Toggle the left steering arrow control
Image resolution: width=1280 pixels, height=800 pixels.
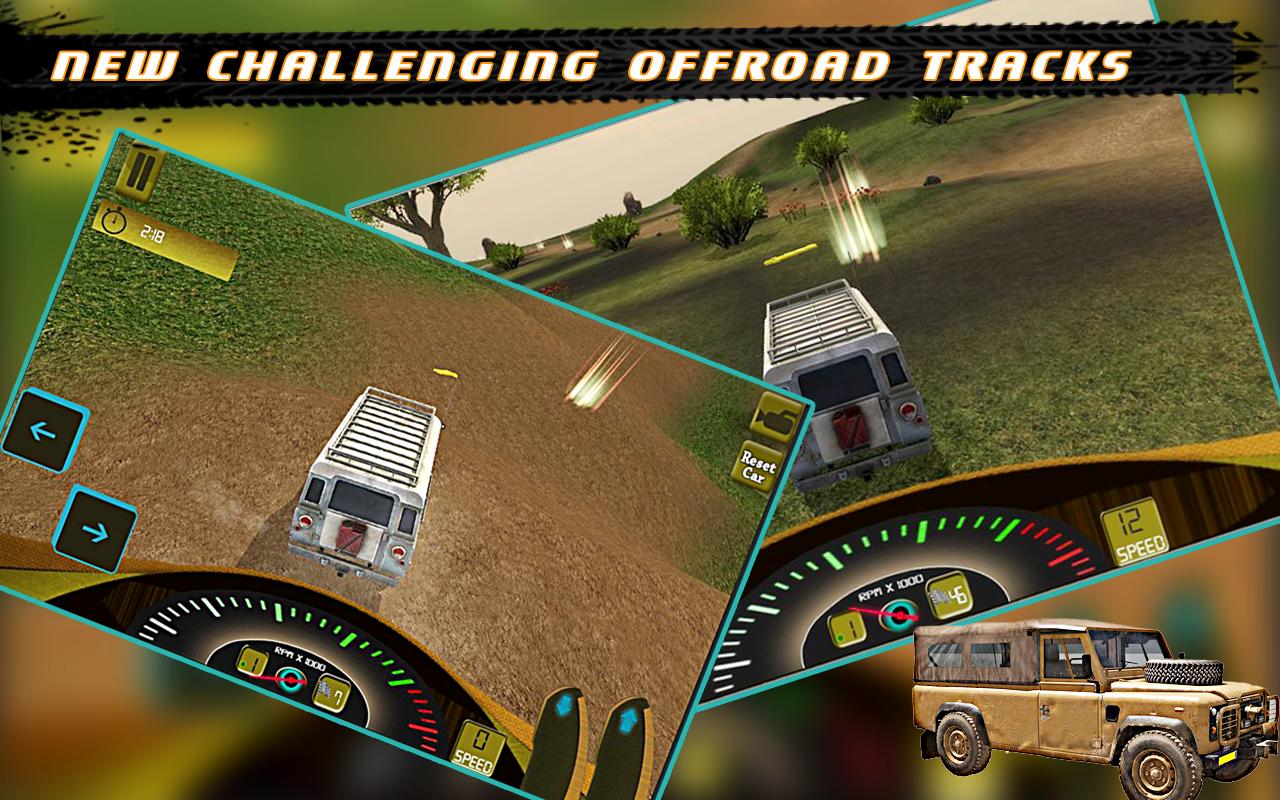pyautogui.click(x=44, y=432)
